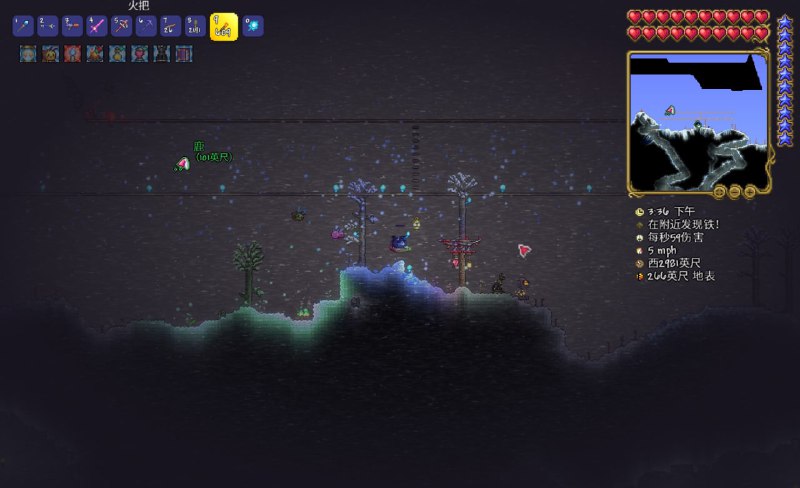
Task: Equip the pink sword in slot 4
Action: (97, 26)
